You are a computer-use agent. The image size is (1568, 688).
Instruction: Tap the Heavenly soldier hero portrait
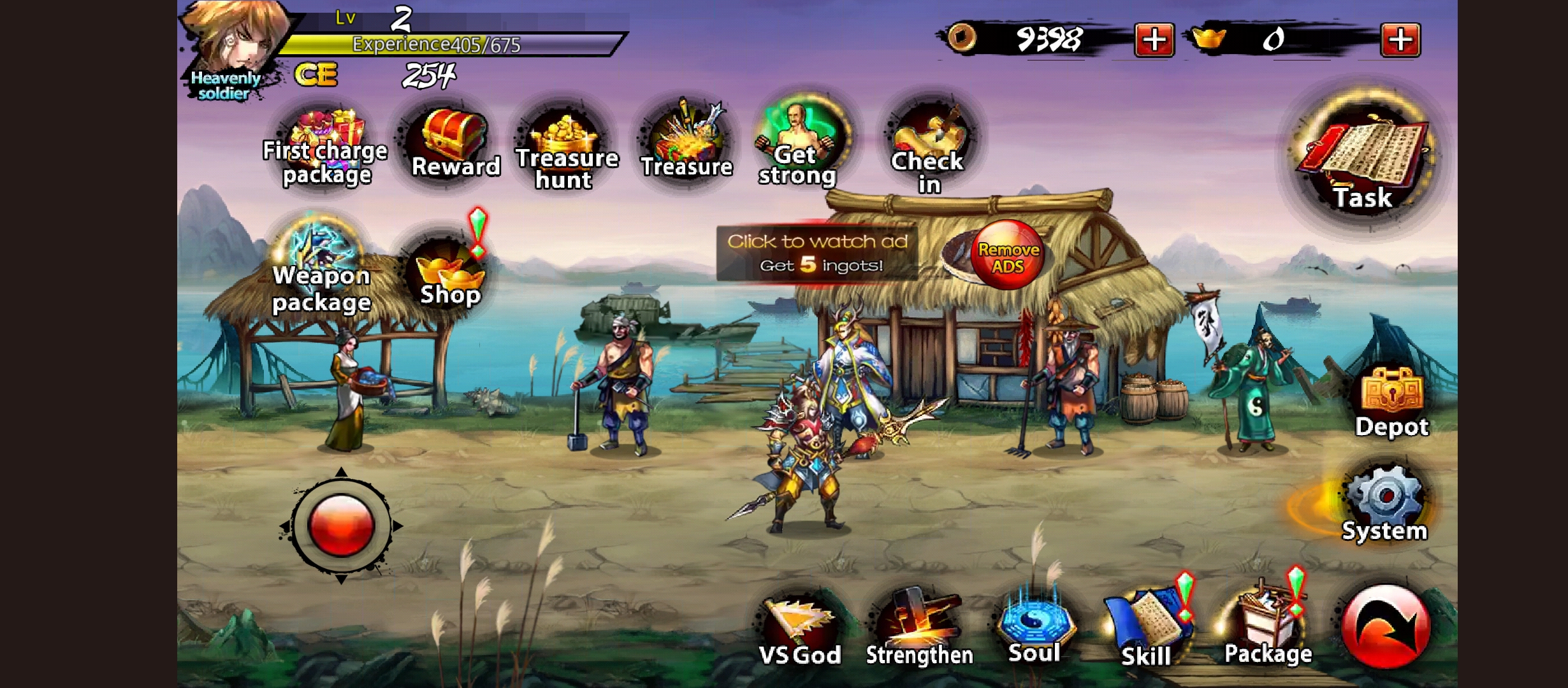tap(233, 45)
